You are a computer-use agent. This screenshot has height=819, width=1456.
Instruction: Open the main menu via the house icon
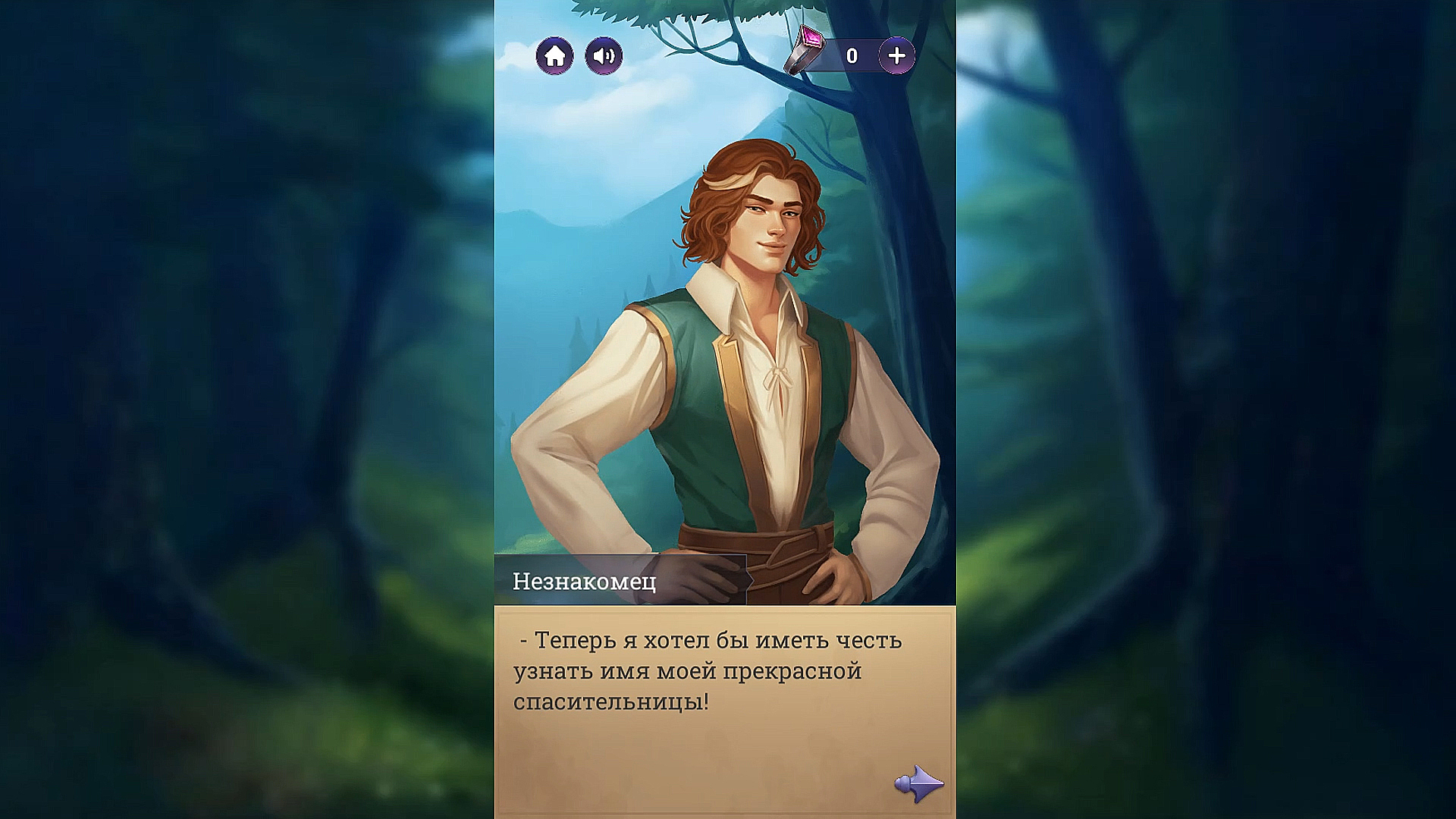tap(556, 55)
